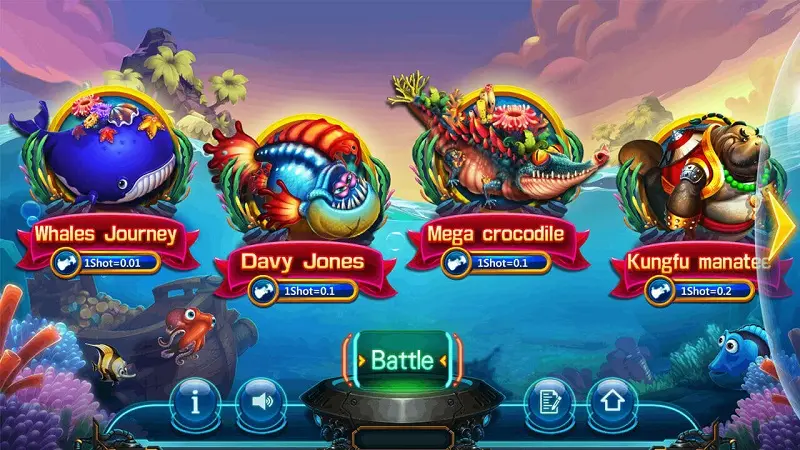Start the Battle mode

pos(402,359)
